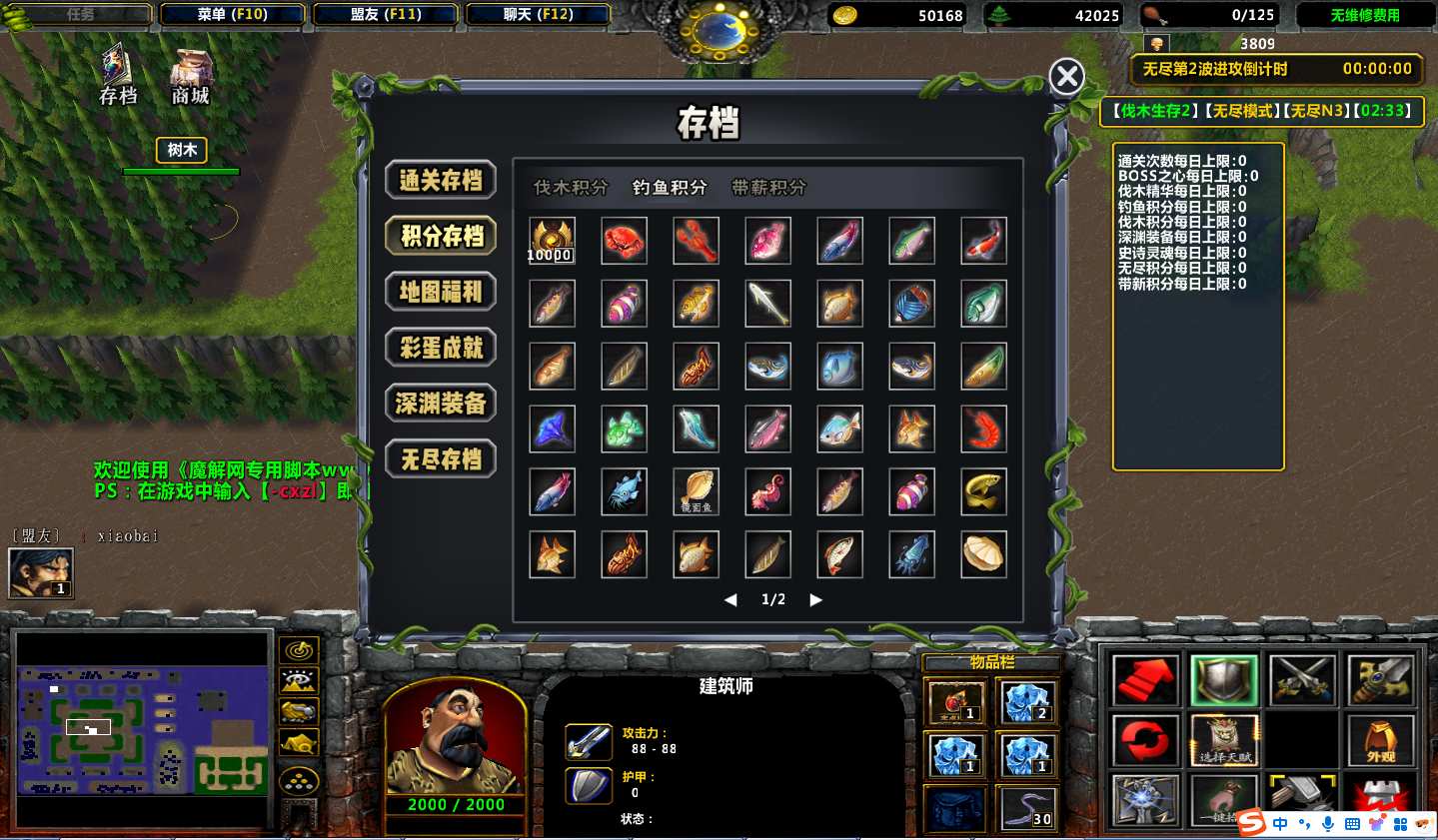This screenshot has width=1438, height=840.
Task: Go to the previous fish page
Action: pos(730,599)
